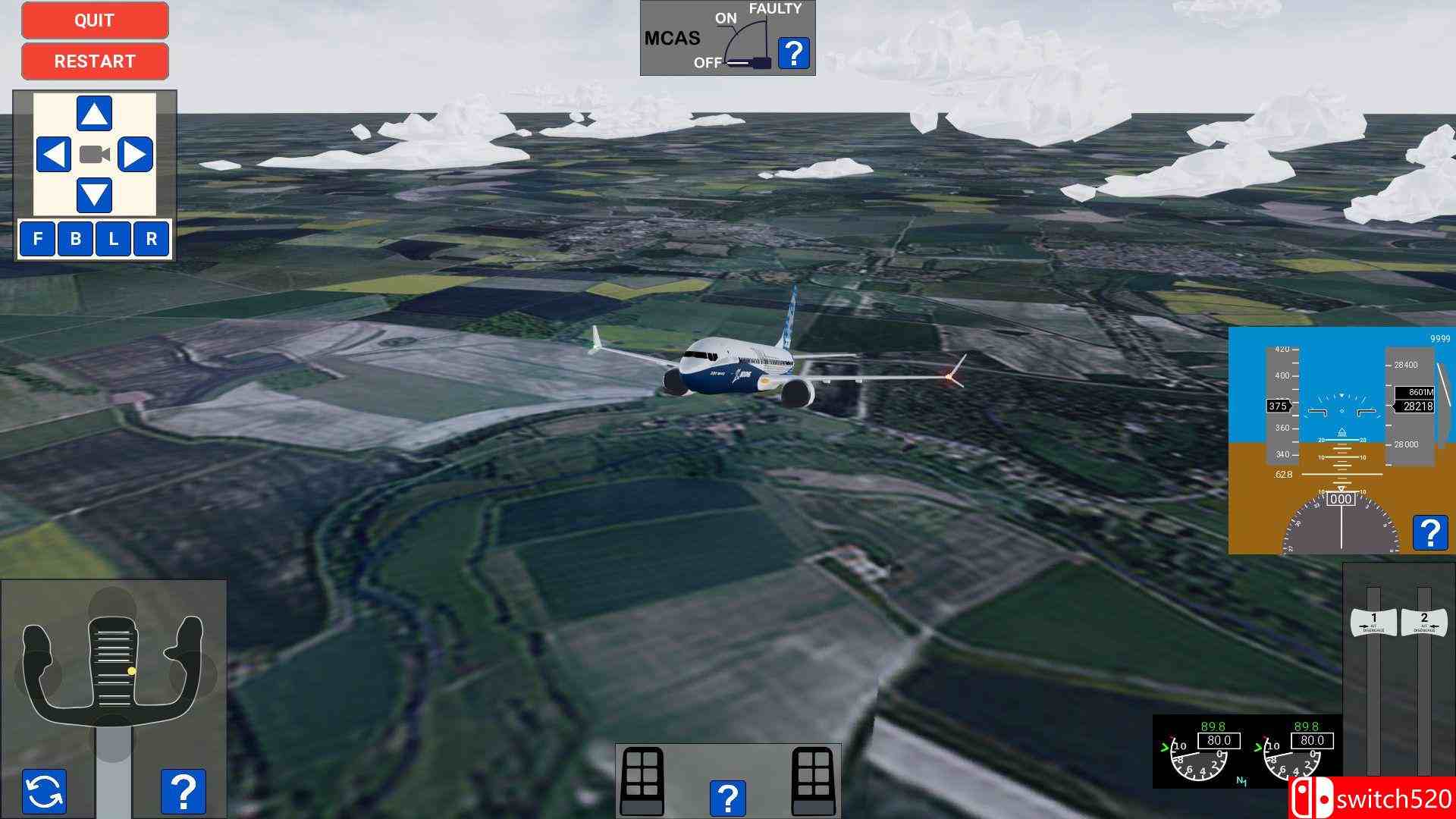The width and height of the screenshot is (1456, 819).
Task: Select the B back camera view
Action: 74,239
